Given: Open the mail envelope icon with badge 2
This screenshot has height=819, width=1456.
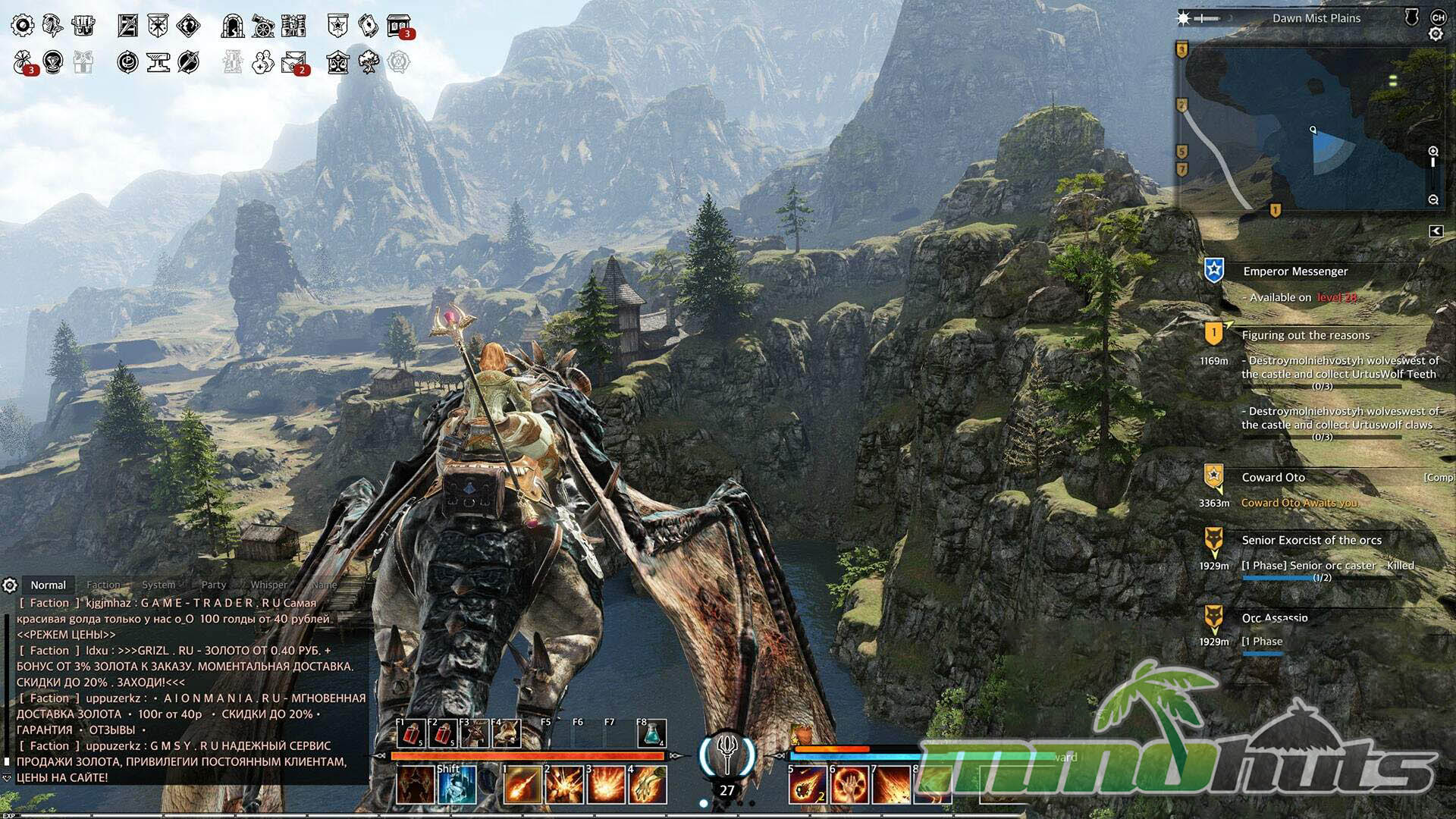Looking at the screenshot, I should click(x=293, y=62).
